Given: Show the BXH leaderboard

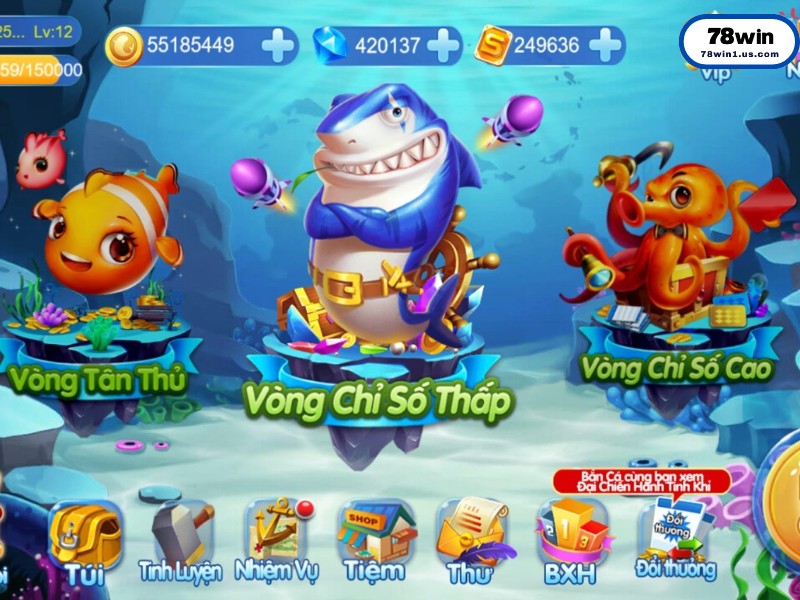Looking at the screenshot, I should (x=571, y=540).
